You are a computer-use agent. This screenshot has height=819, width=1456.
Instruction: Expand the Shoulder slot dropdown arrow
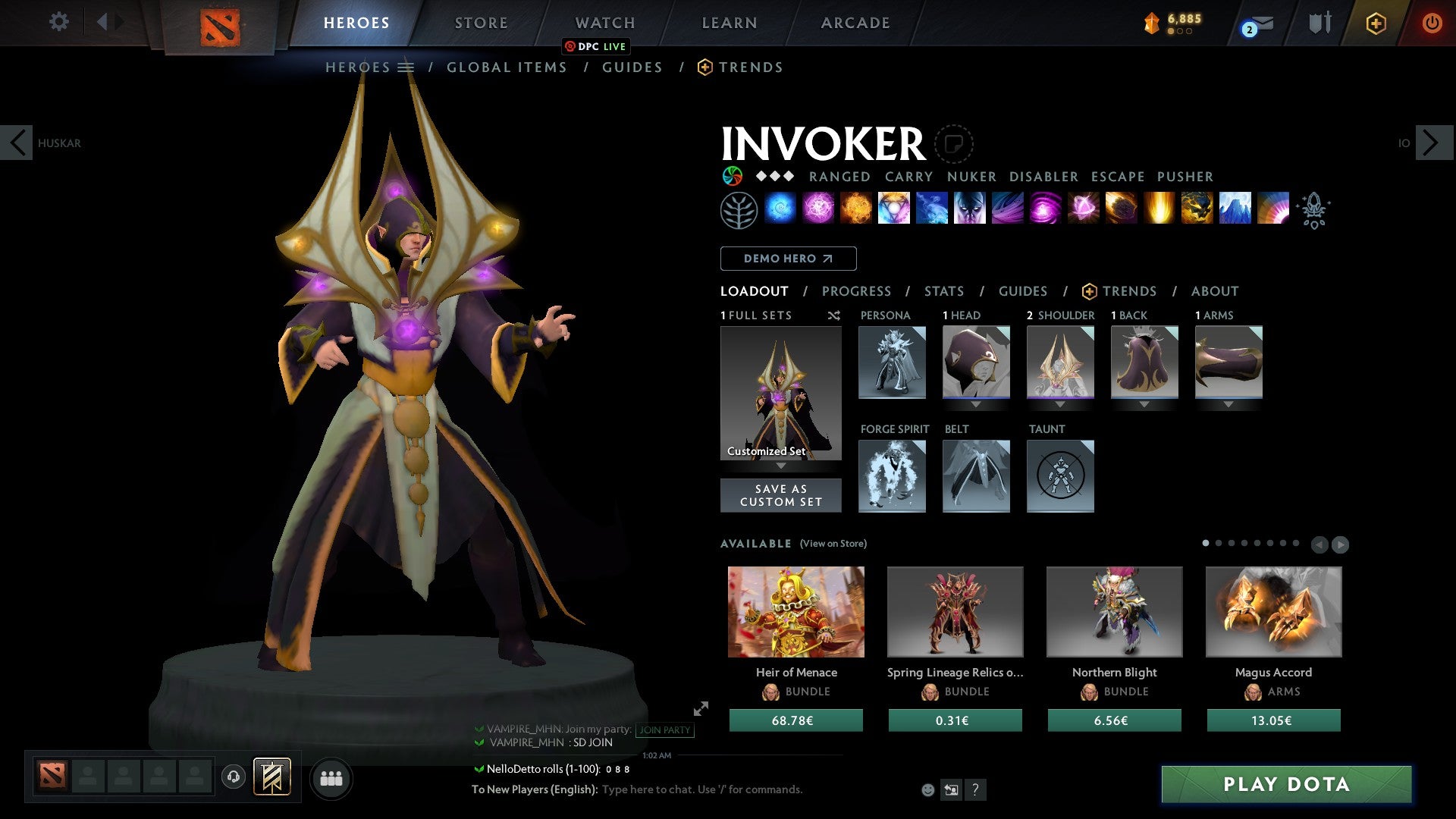pyautogui.click(x=1060, y=405)
